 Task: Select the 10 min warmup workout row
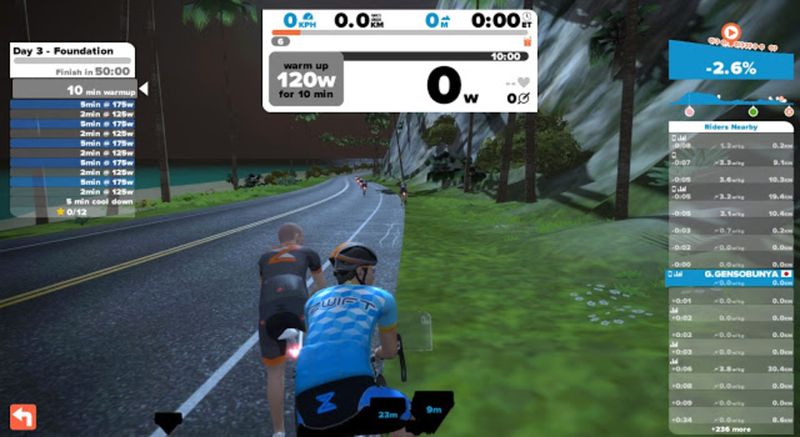(x=75, y=90)
